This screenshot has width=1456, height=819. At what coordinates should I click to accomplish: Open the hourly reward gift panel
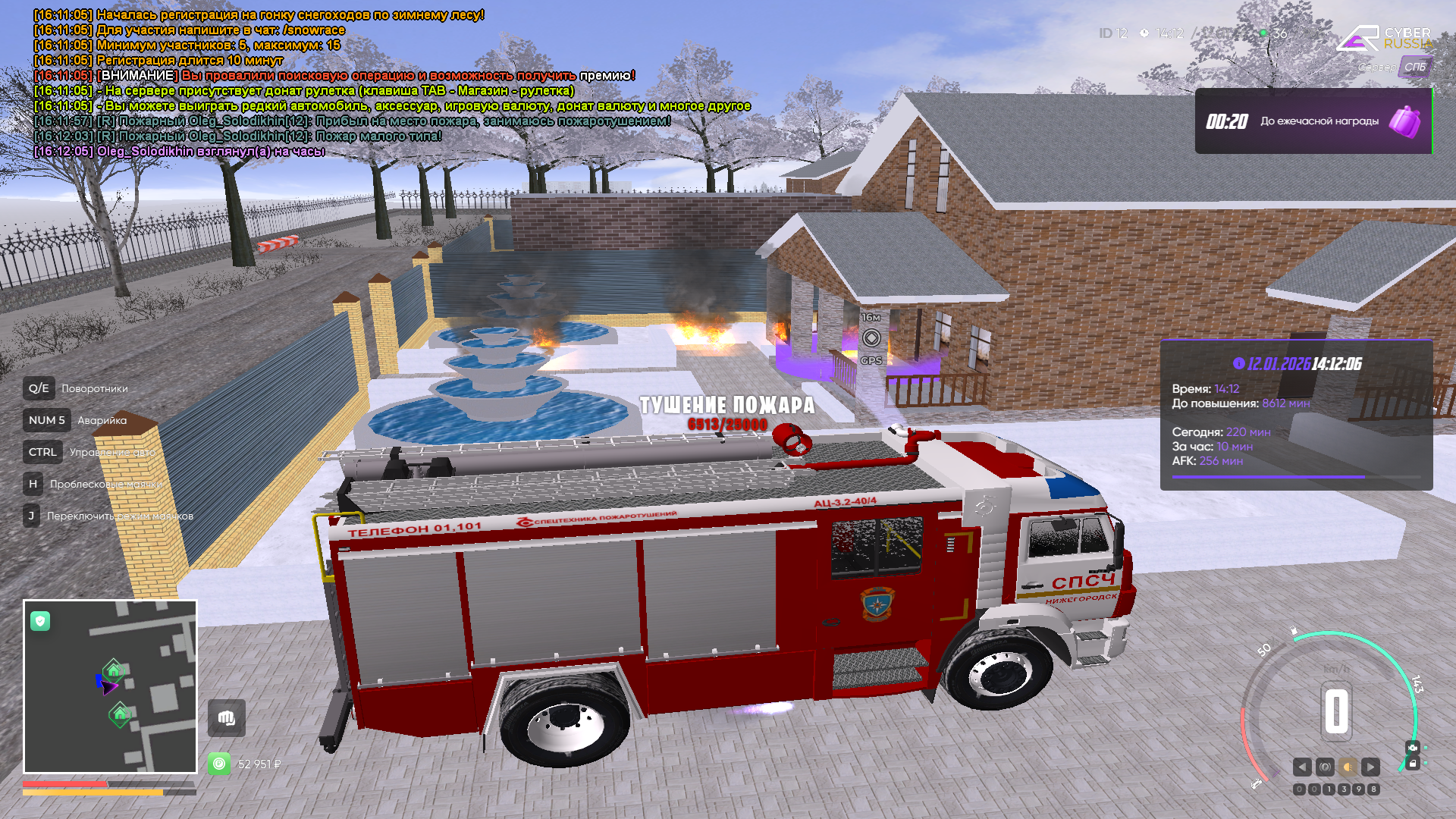coord(1313,121)
